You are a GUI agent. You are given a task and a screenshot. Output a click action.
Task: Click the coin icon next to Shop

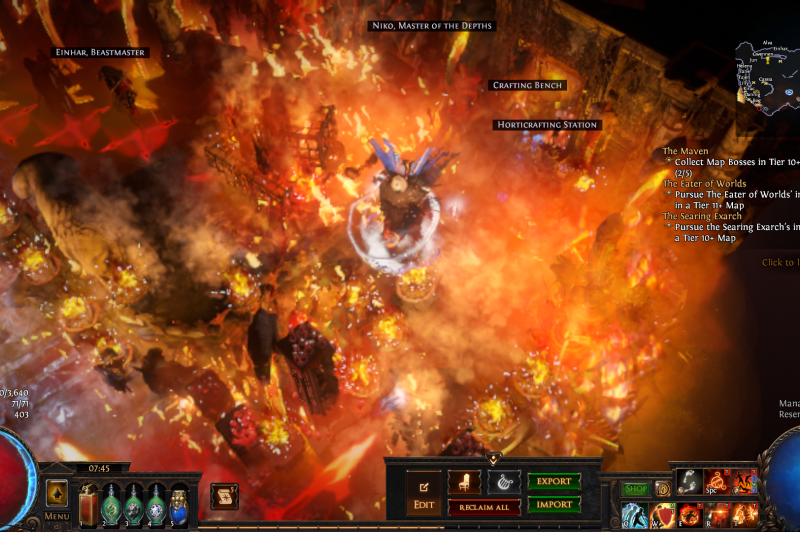tap(662, 489)
